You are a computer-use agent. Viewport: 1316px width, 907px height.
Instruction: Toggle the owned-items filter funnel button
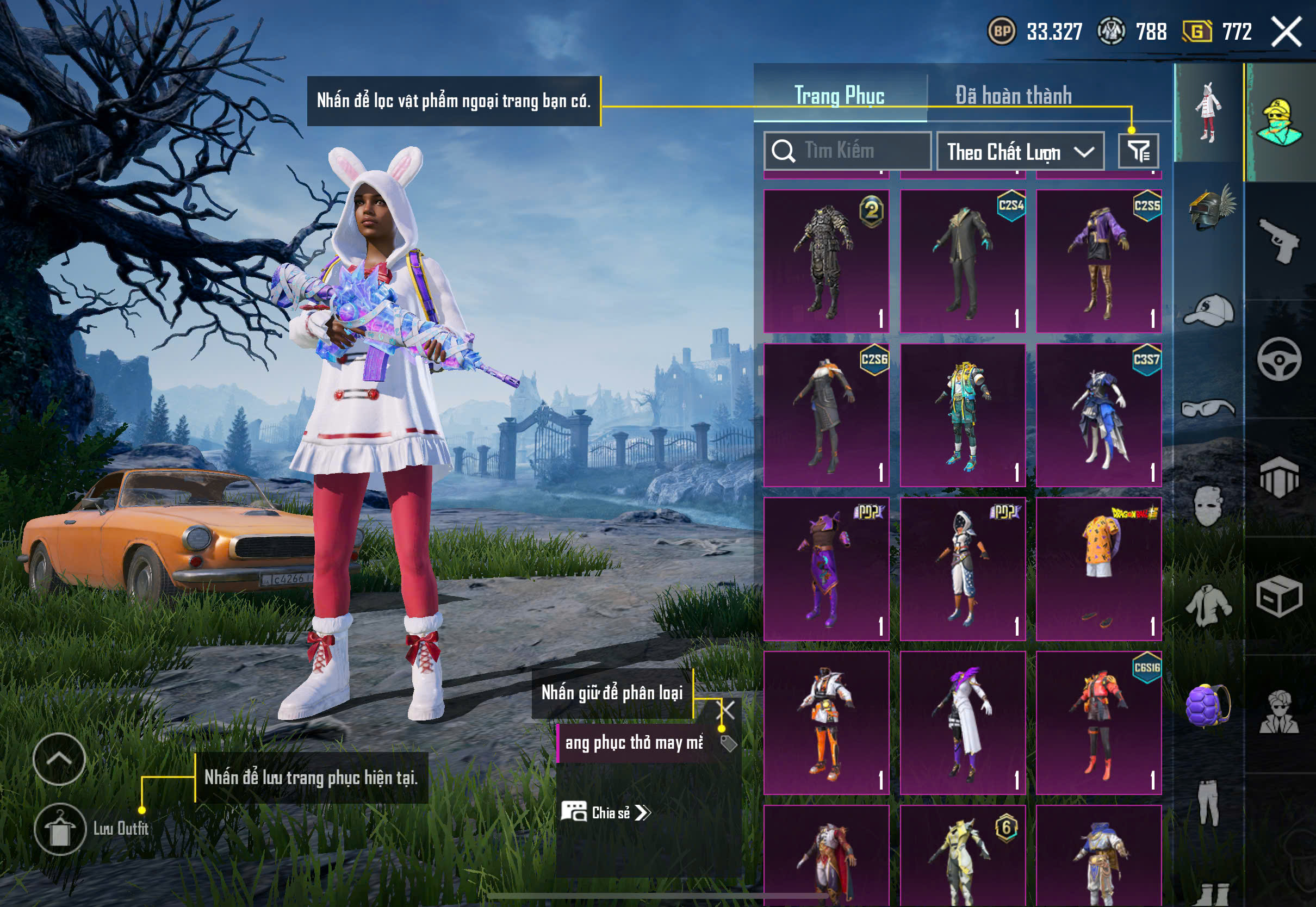(x=1138, y=151)
